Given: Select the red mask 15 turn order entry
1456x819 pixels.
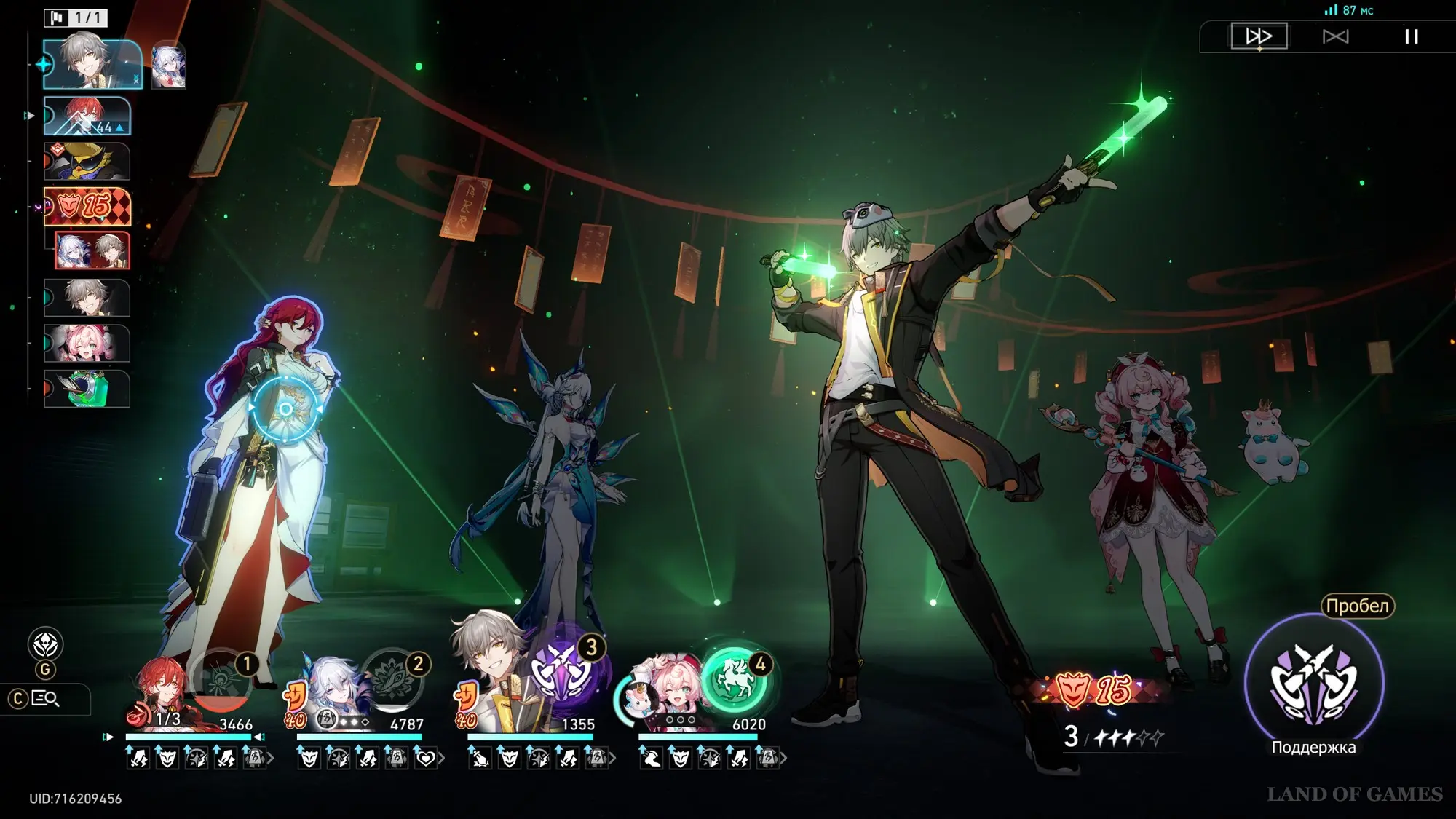Looking at the screenshot, I should pos(87,206).
